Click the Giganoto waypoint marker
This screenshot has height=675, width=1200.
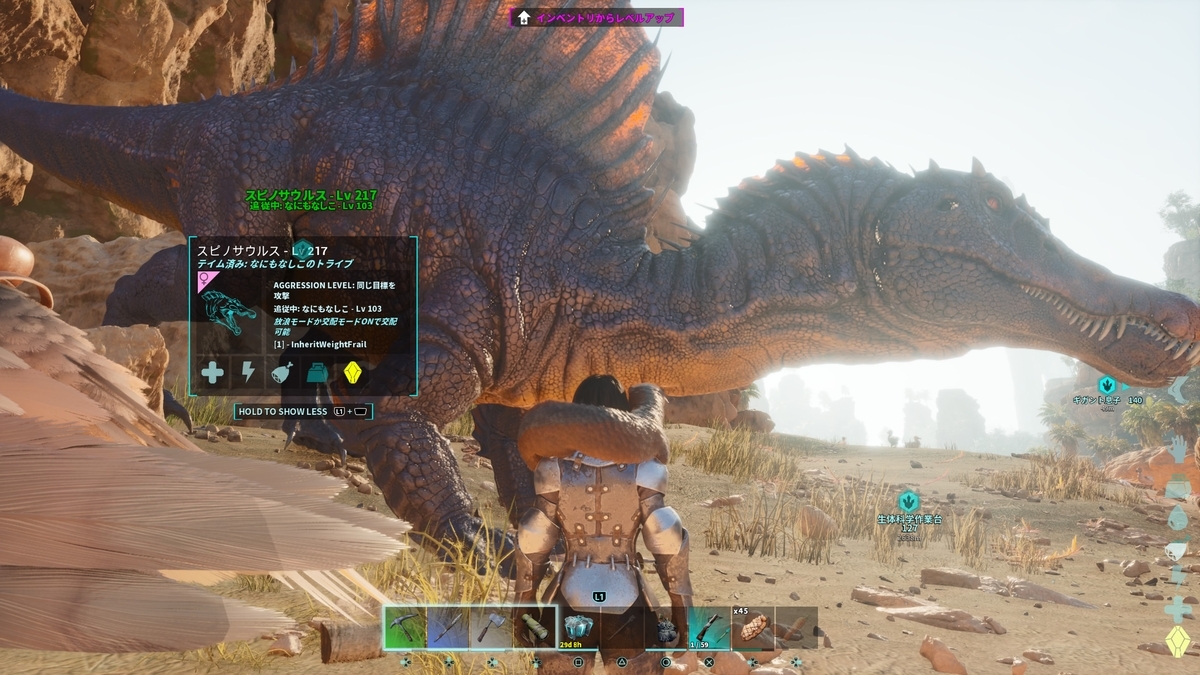(x=1107, y=385)
